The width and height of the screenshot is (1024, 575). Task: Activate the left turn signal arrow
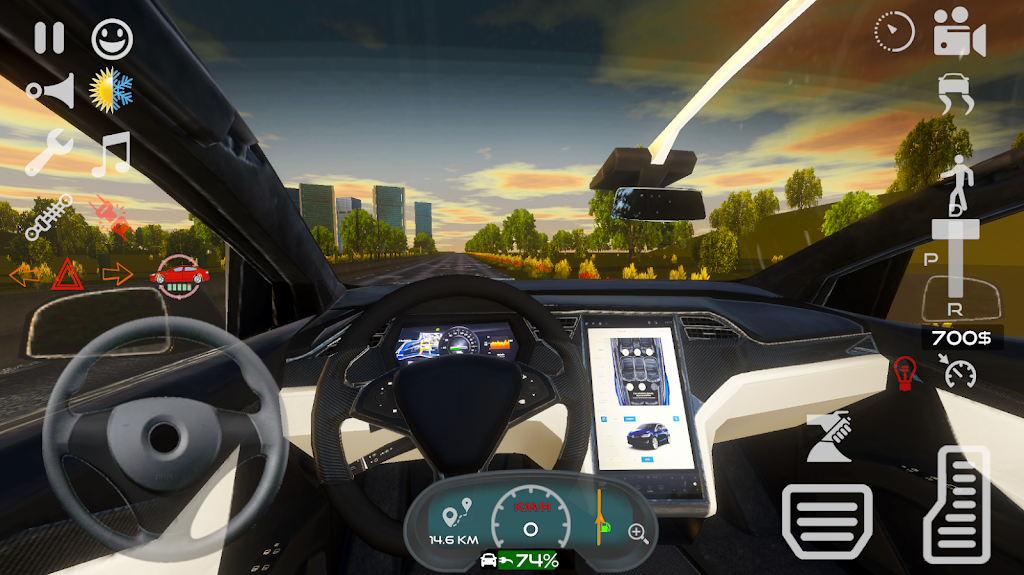[24, 274]
